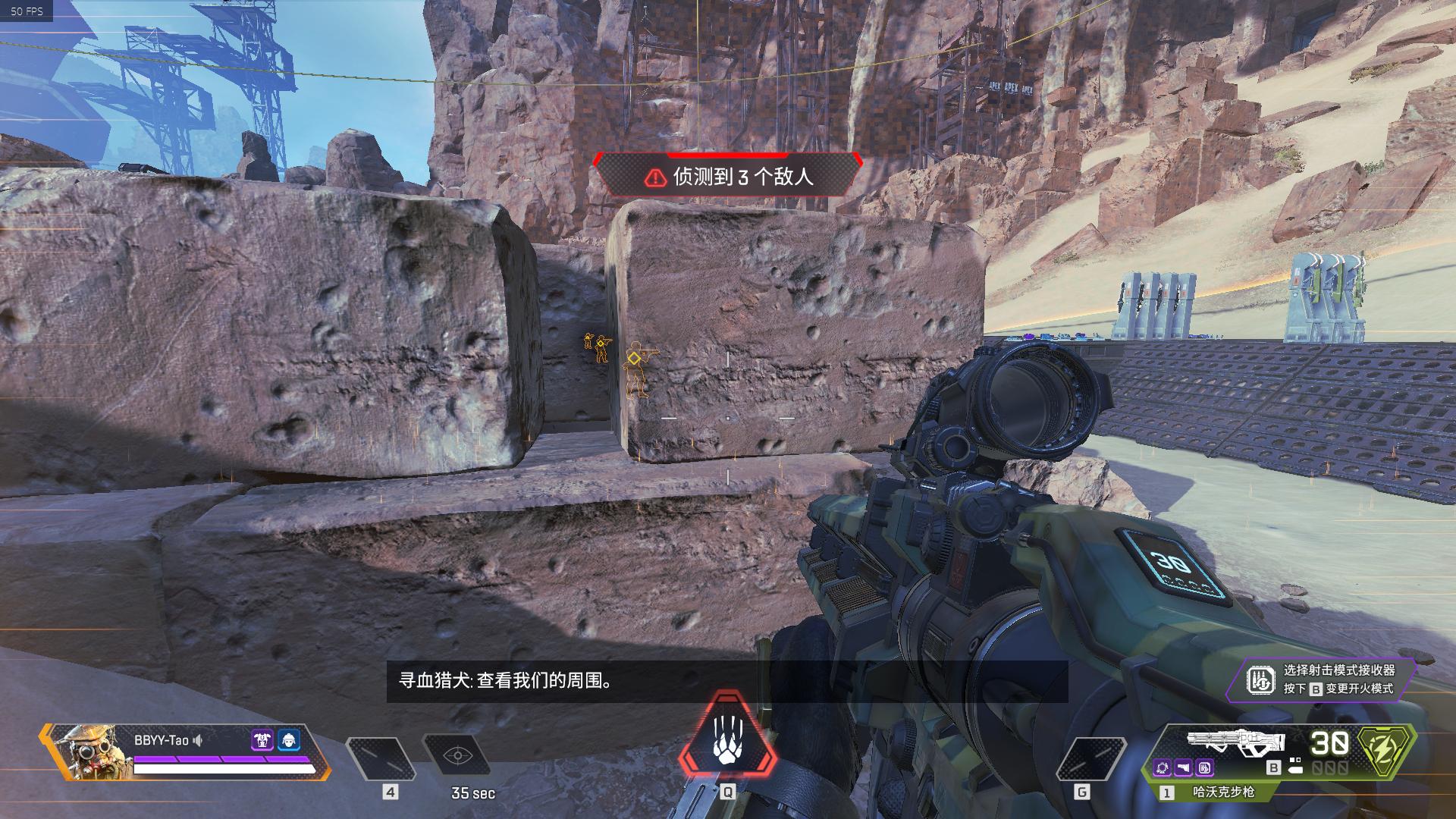Click the purple stock attachment icon

pos(1184,767)
